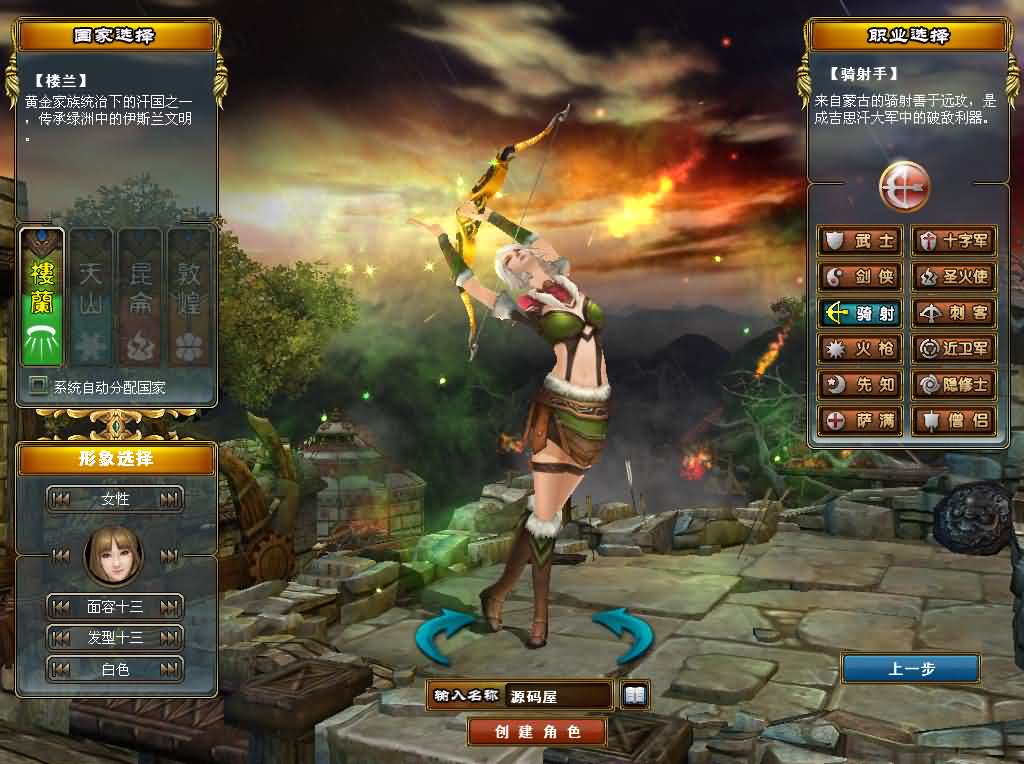The image size is (1024, 764).
Task: Select the 楼兰 nation banner
Action: (42, 297)
